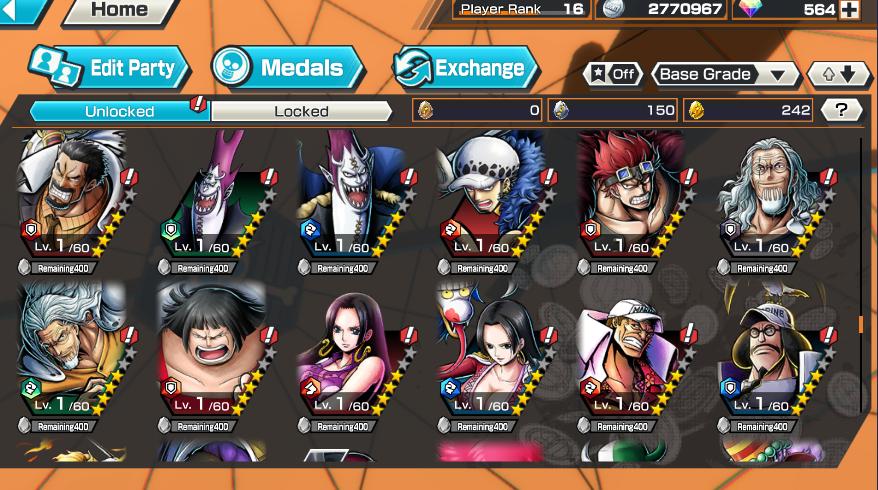This screenshot has width=878, height=490.
Task: Show help with the question mark button
Action: [x=842, y=111]
